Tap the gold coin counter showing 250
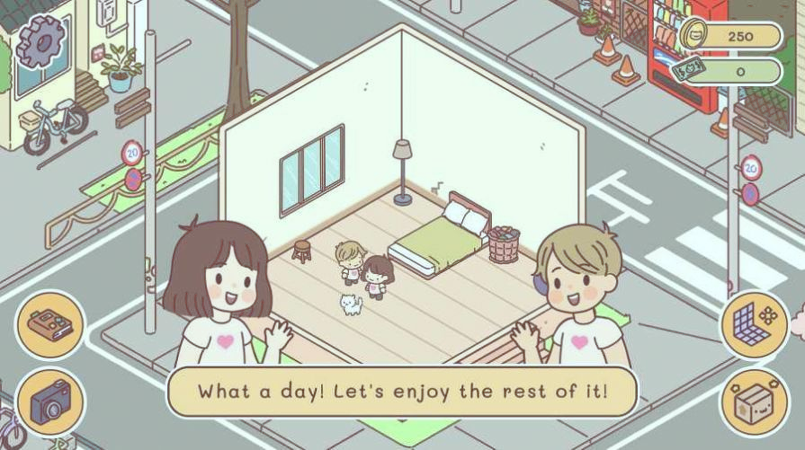This screenshot has height=450, width=805. 731,36
